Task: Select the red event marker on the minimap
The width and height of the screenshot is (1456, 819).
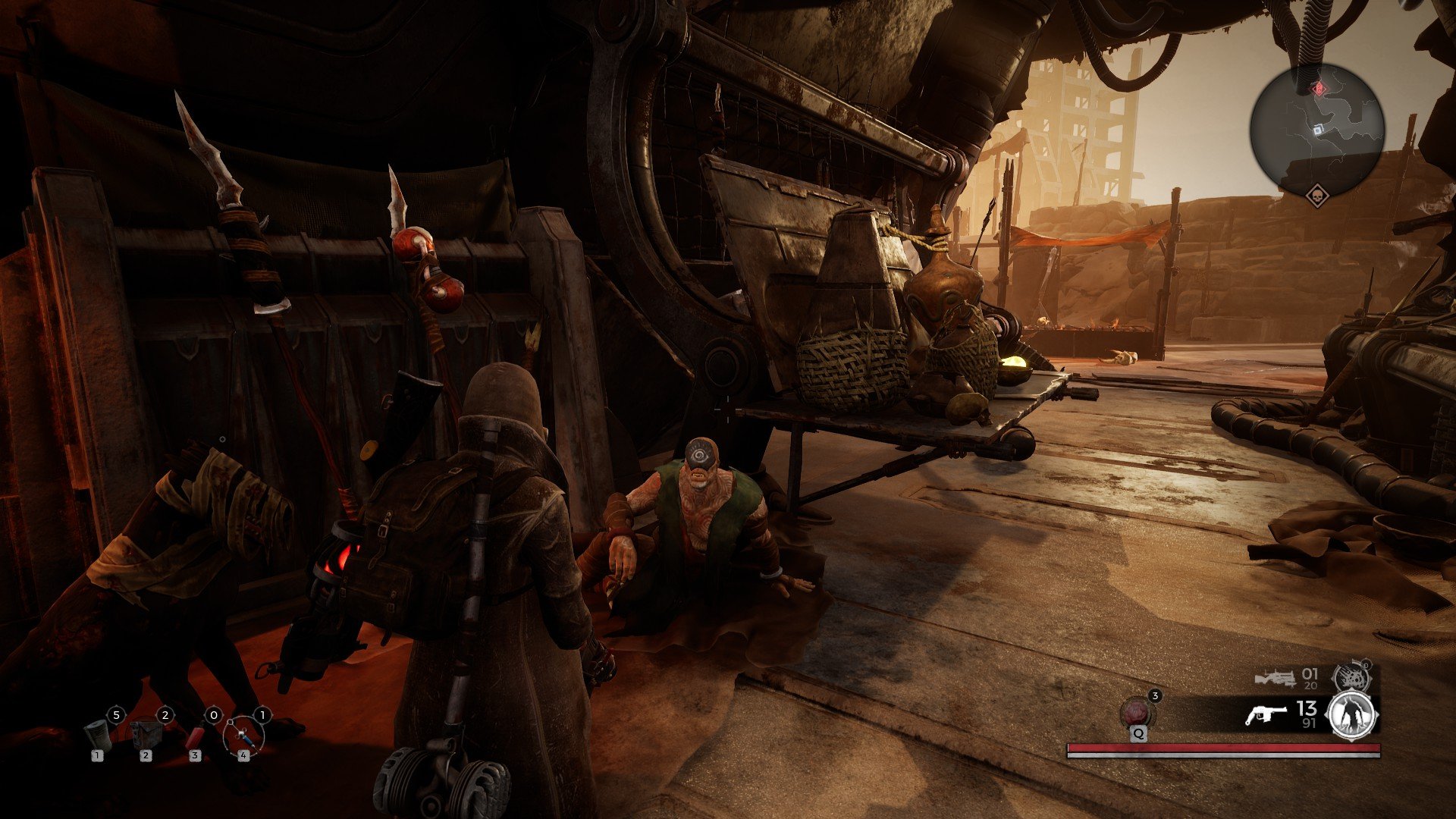Action: pyautogui.click(x=1319, y=89)
